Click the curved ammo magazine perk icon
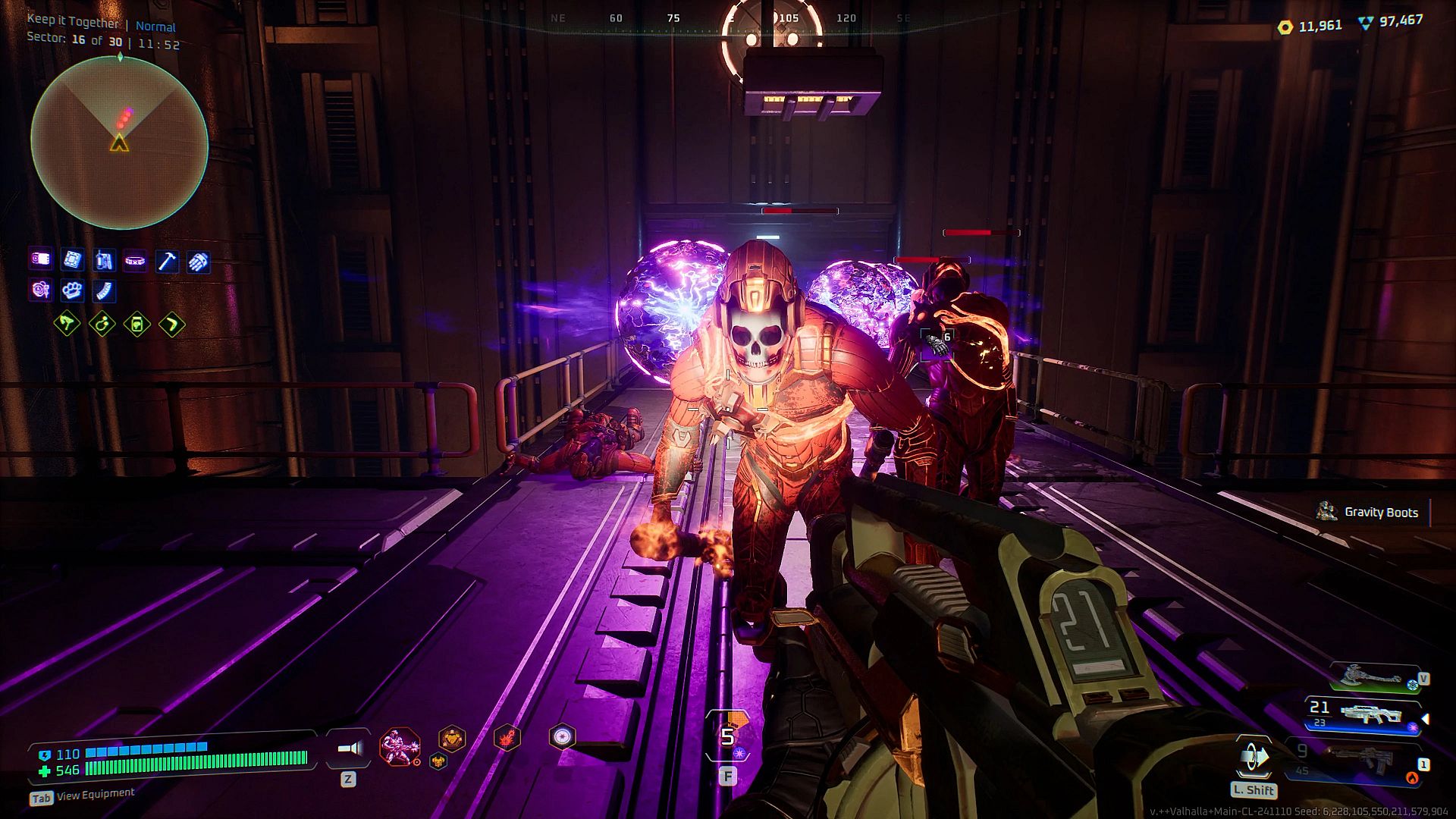 point(104,290)
